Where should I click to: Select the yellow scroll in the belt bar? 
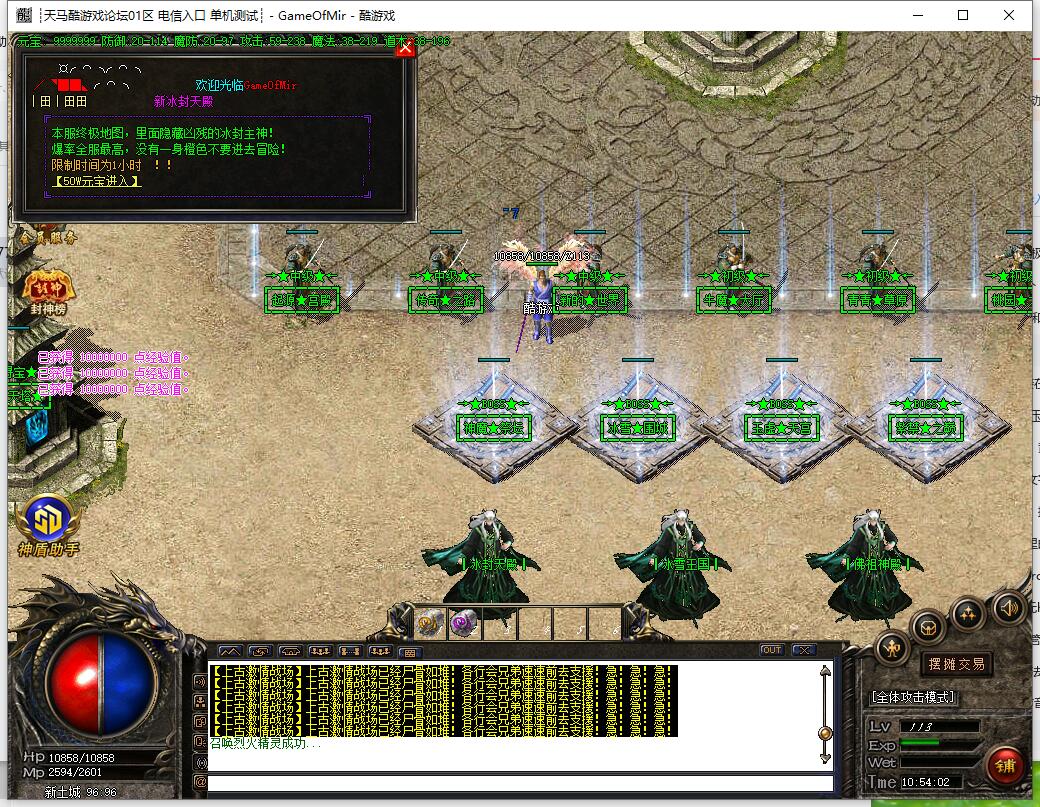click(430, 622)
